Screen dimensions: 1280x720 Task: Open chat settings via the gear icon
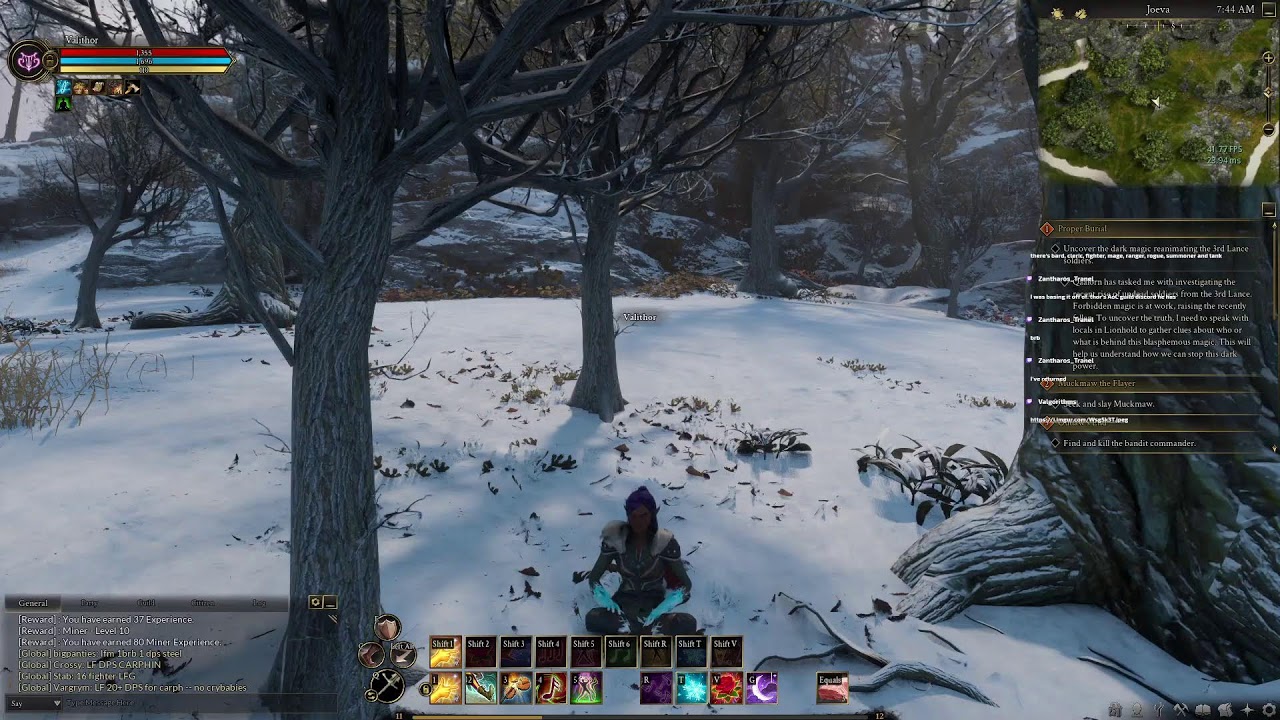click(315, 603)
